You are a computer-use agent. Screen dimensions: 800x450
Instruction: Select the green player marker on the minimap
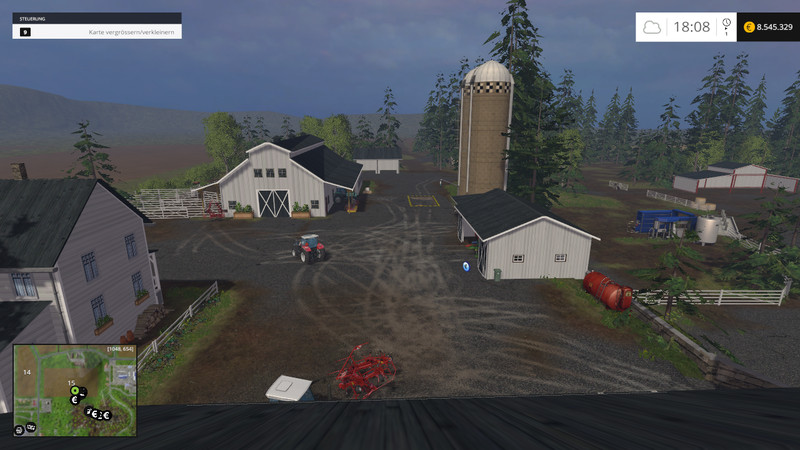(75, 390)
